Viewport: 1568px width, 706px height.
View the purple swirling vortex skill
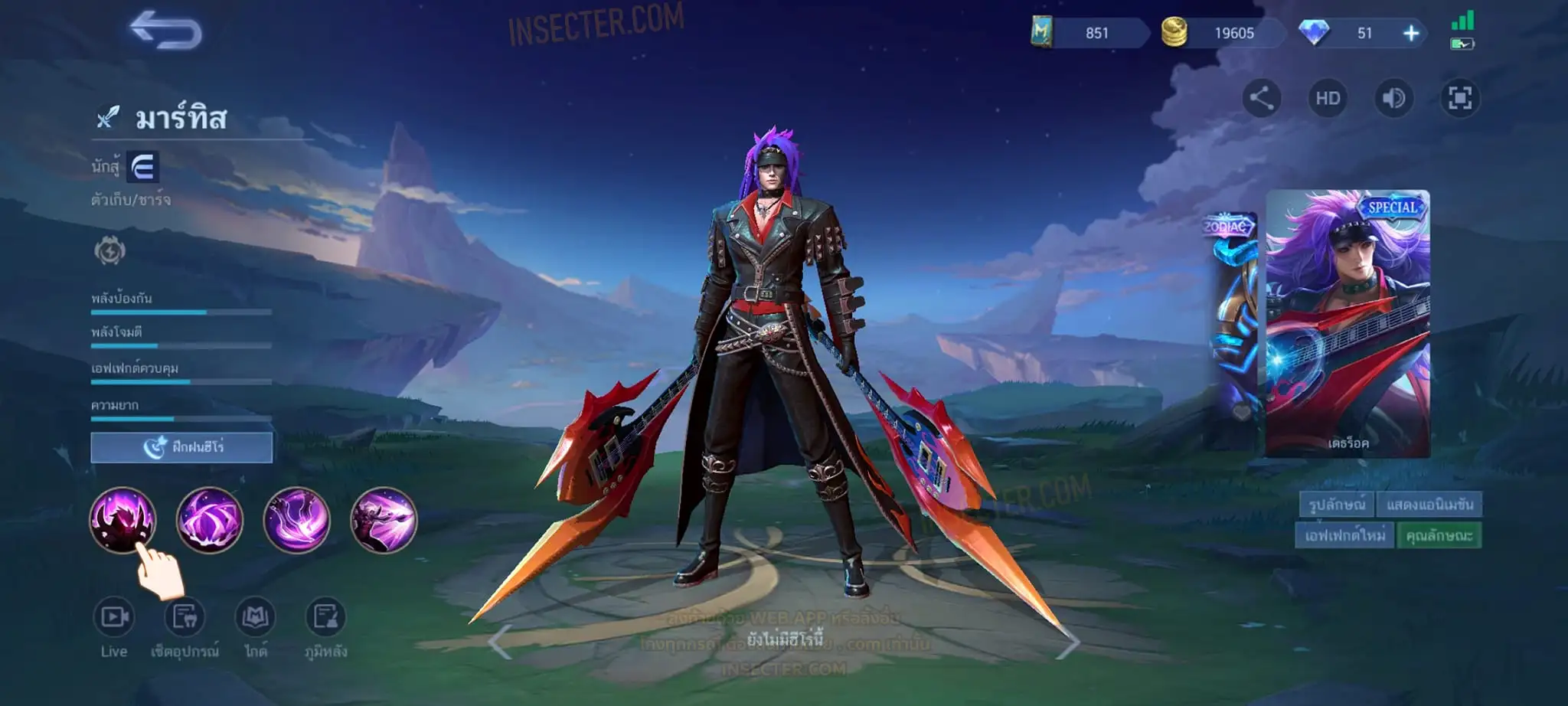pos(210,520)
